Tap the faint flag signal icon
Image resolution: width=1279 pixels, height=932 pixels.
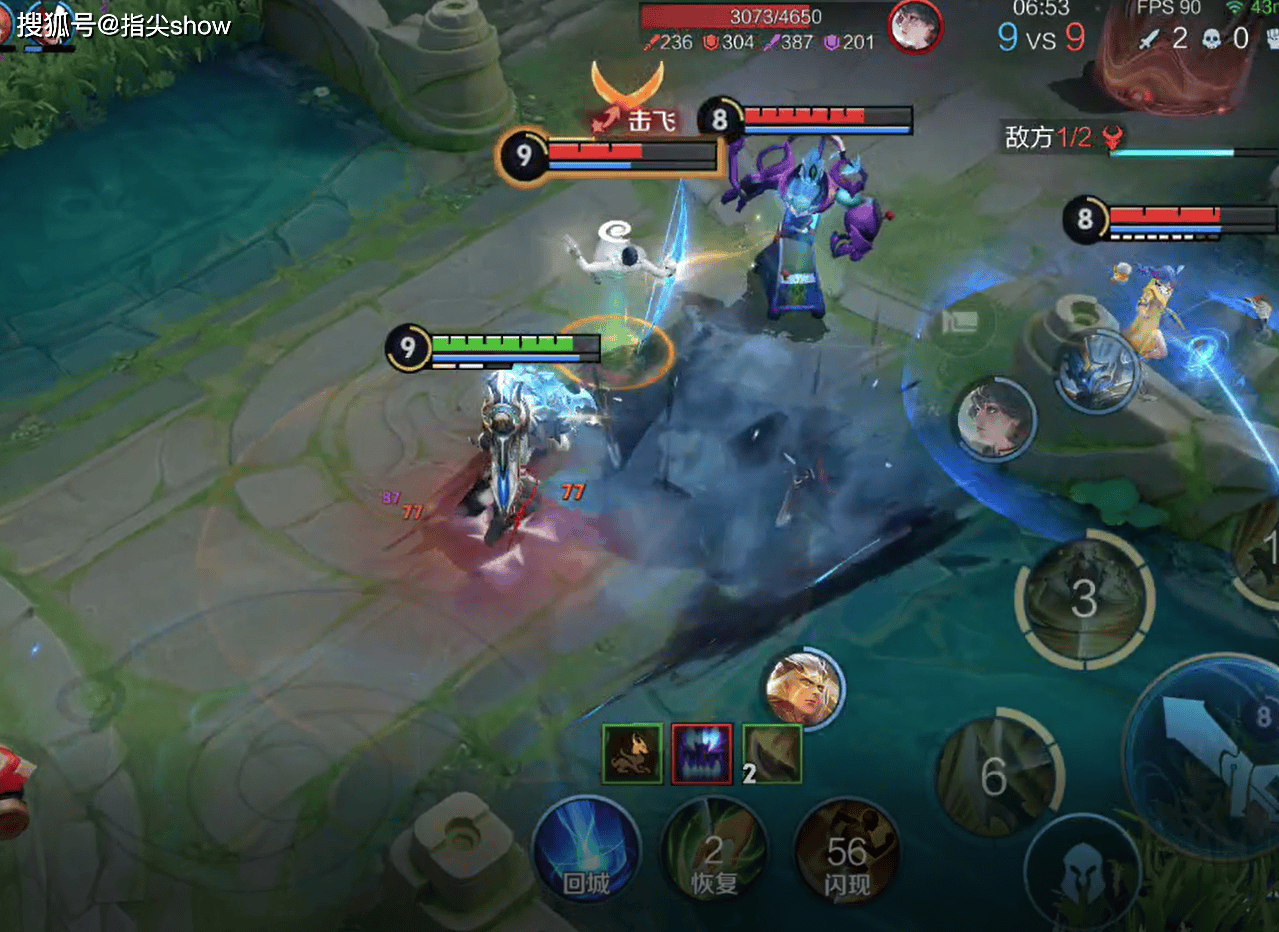click(963, 323)
